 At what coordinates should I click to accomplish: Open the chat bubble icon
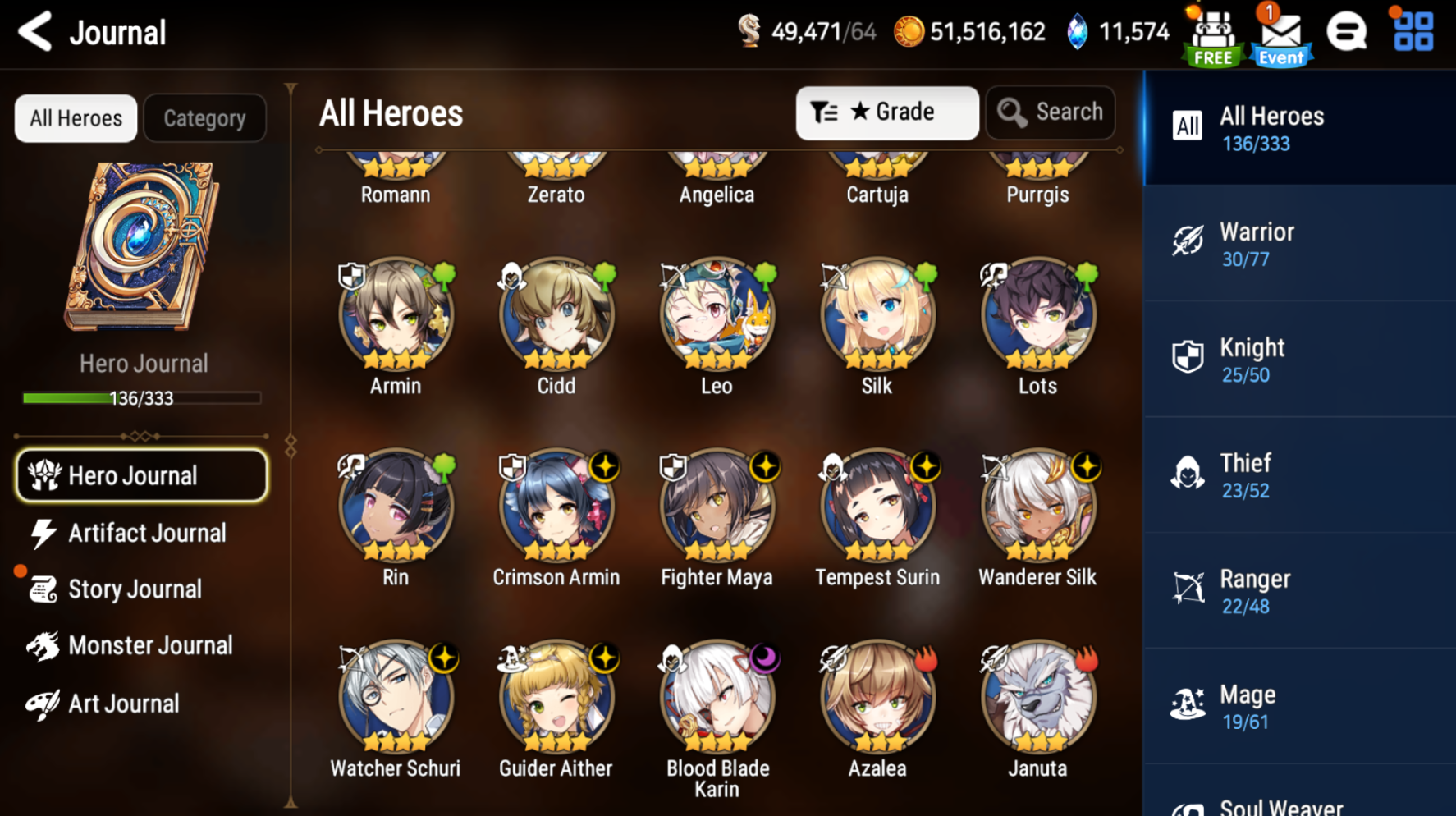coord(1347,33)
